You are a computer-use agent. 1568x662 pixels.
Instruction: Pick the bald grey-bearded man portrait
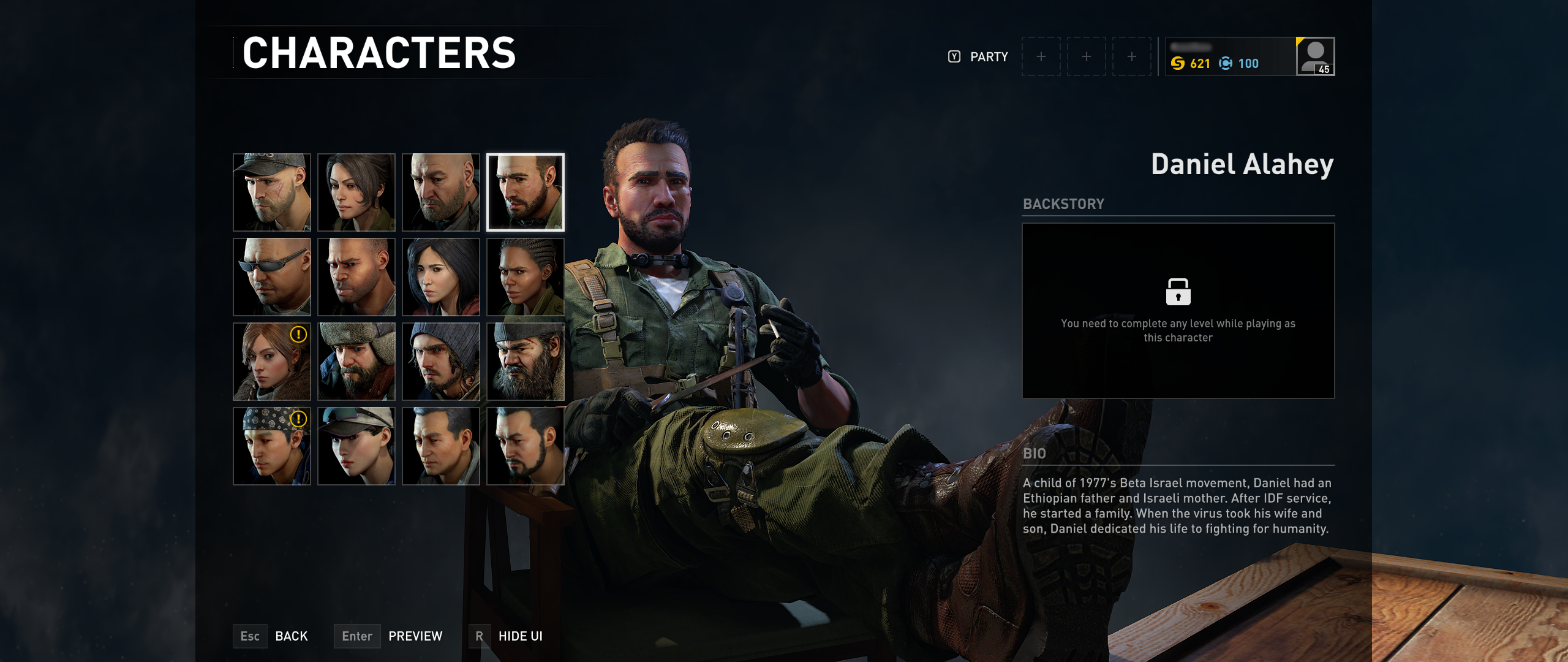click(441, 192)
